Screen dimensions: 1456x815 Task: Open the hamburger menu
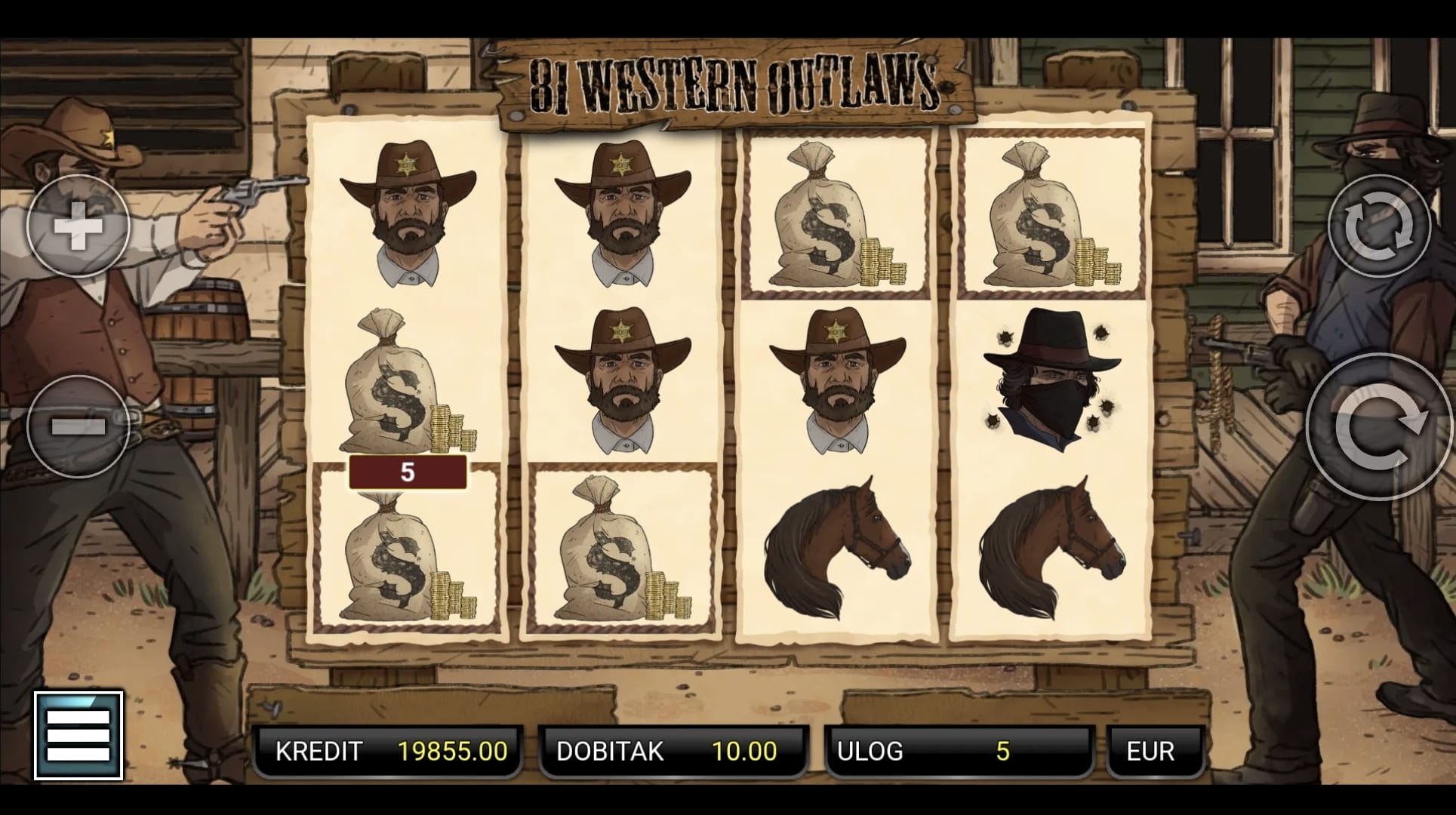[x=78, y=735]
